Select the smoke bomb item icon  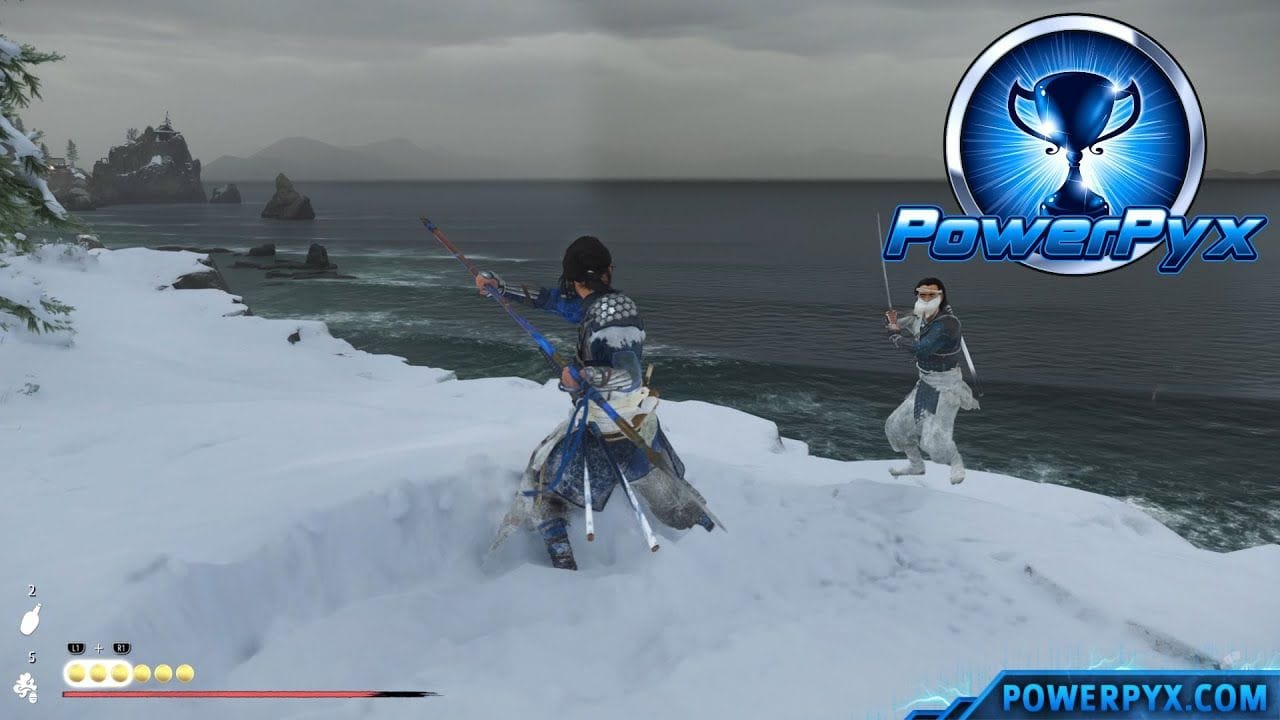tap(29, 617)
